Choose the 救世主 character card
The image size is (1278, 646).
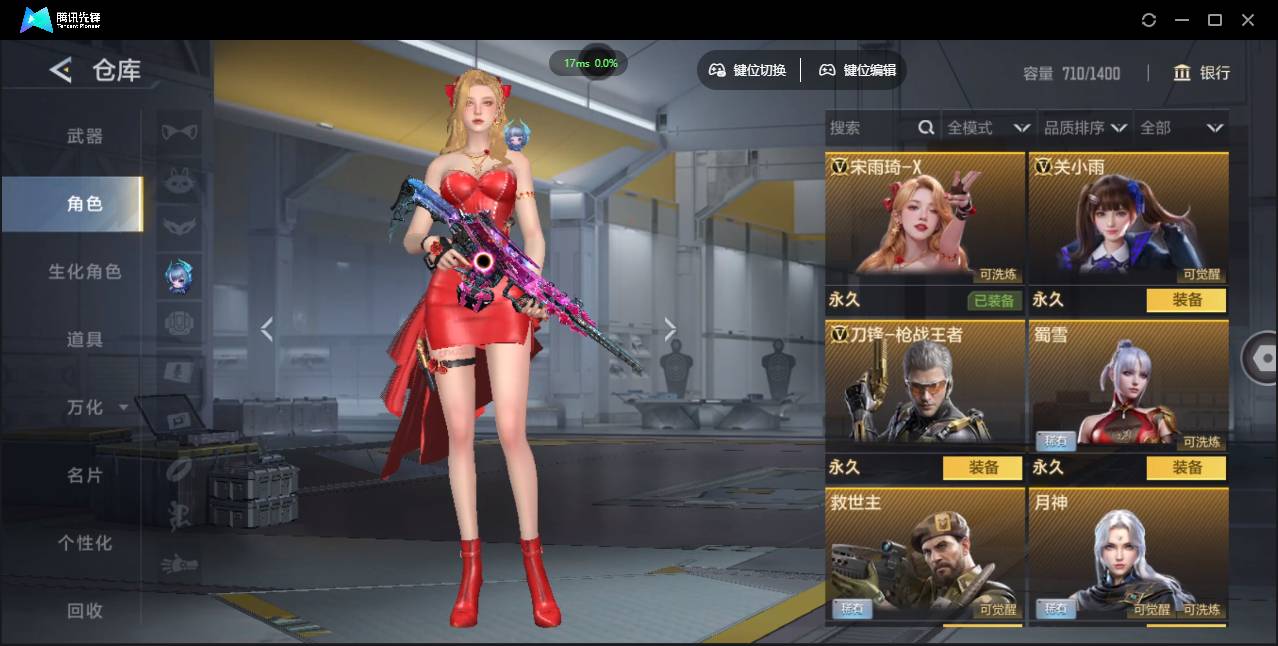tap(924, 556)
